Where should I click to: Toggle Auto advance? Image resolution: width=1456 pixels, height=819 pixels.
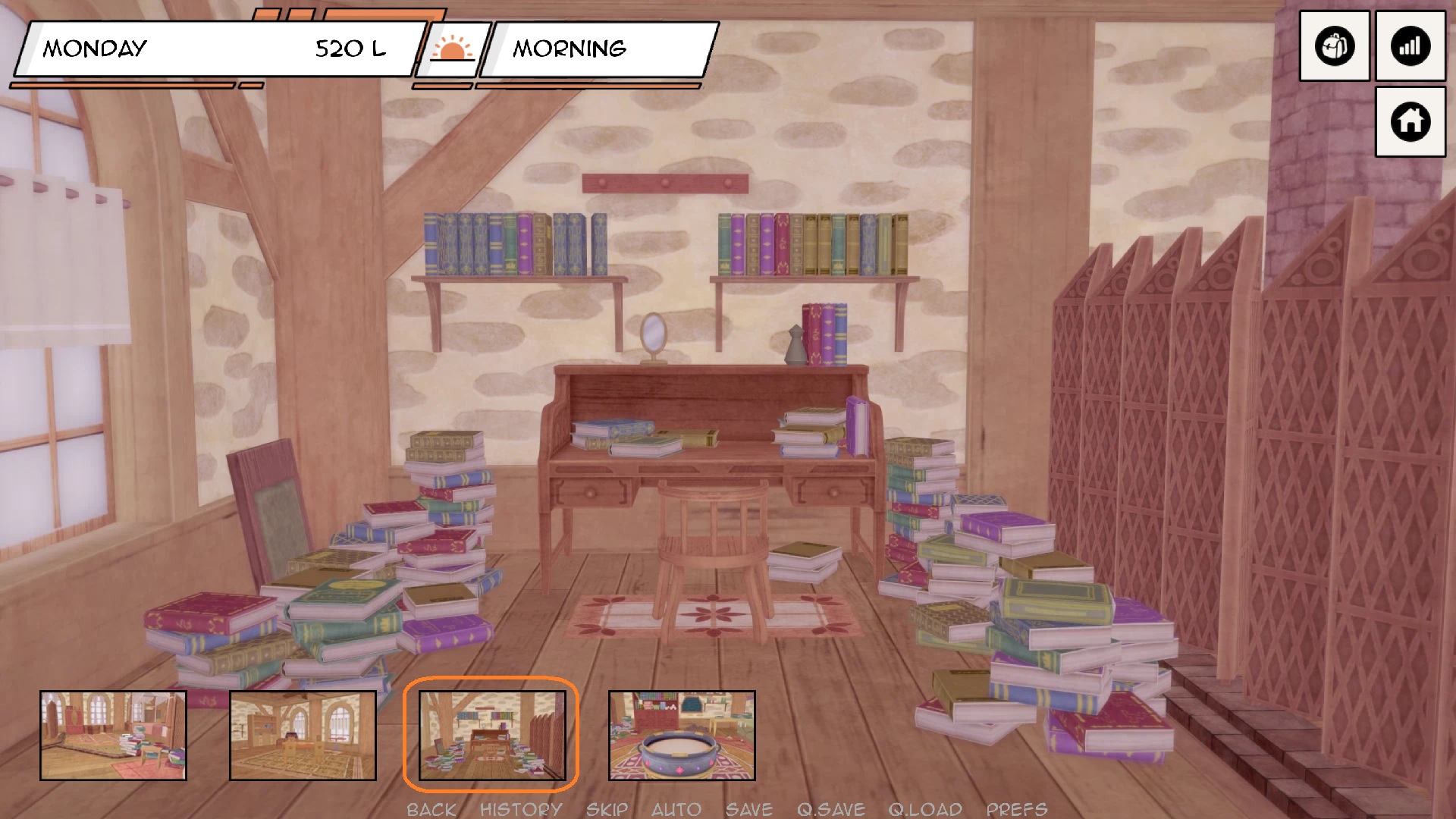click(676, 809)
